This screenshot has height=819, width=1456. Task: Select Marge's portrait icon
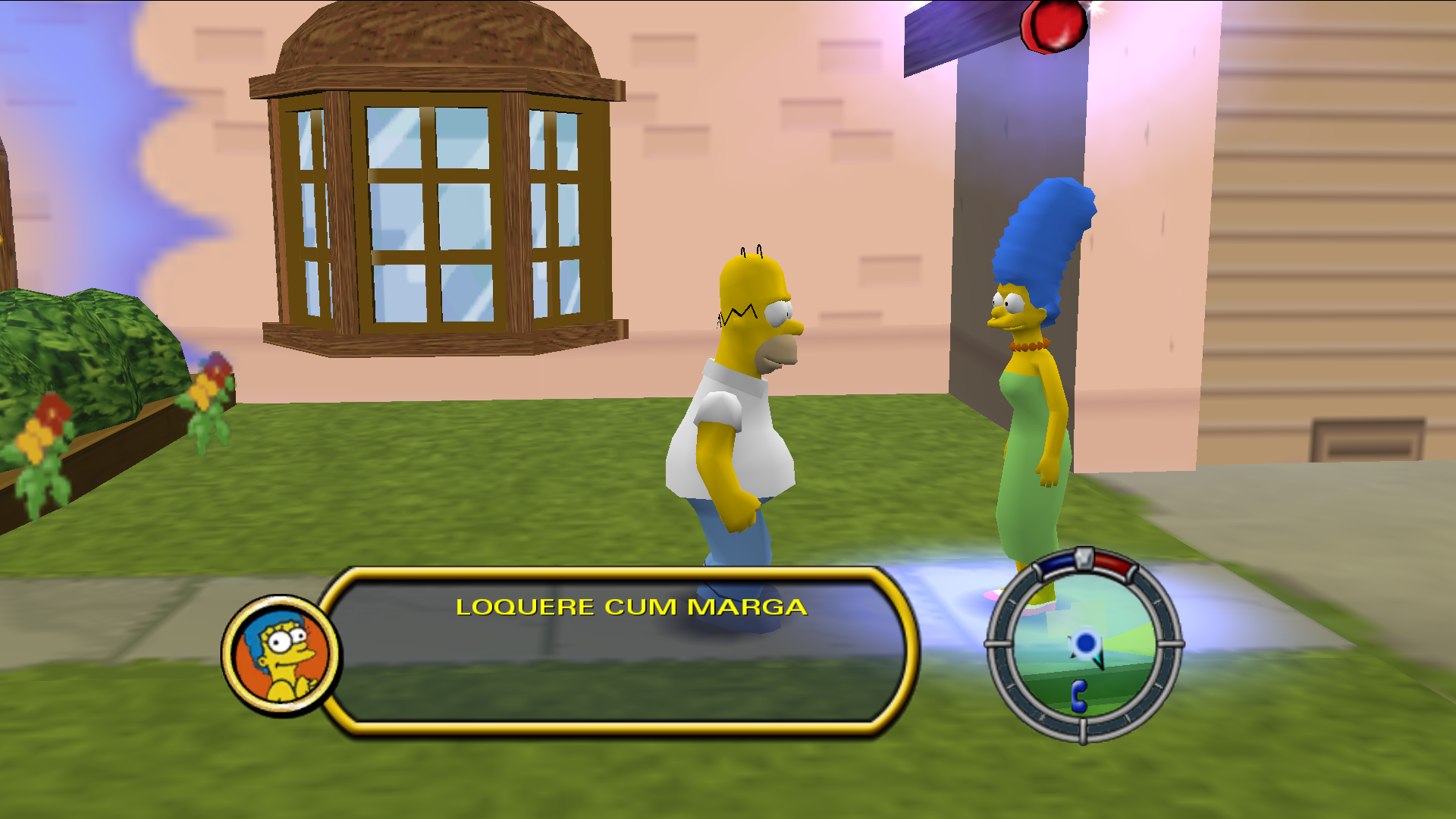pyautogui.click(x=281, y=655)
